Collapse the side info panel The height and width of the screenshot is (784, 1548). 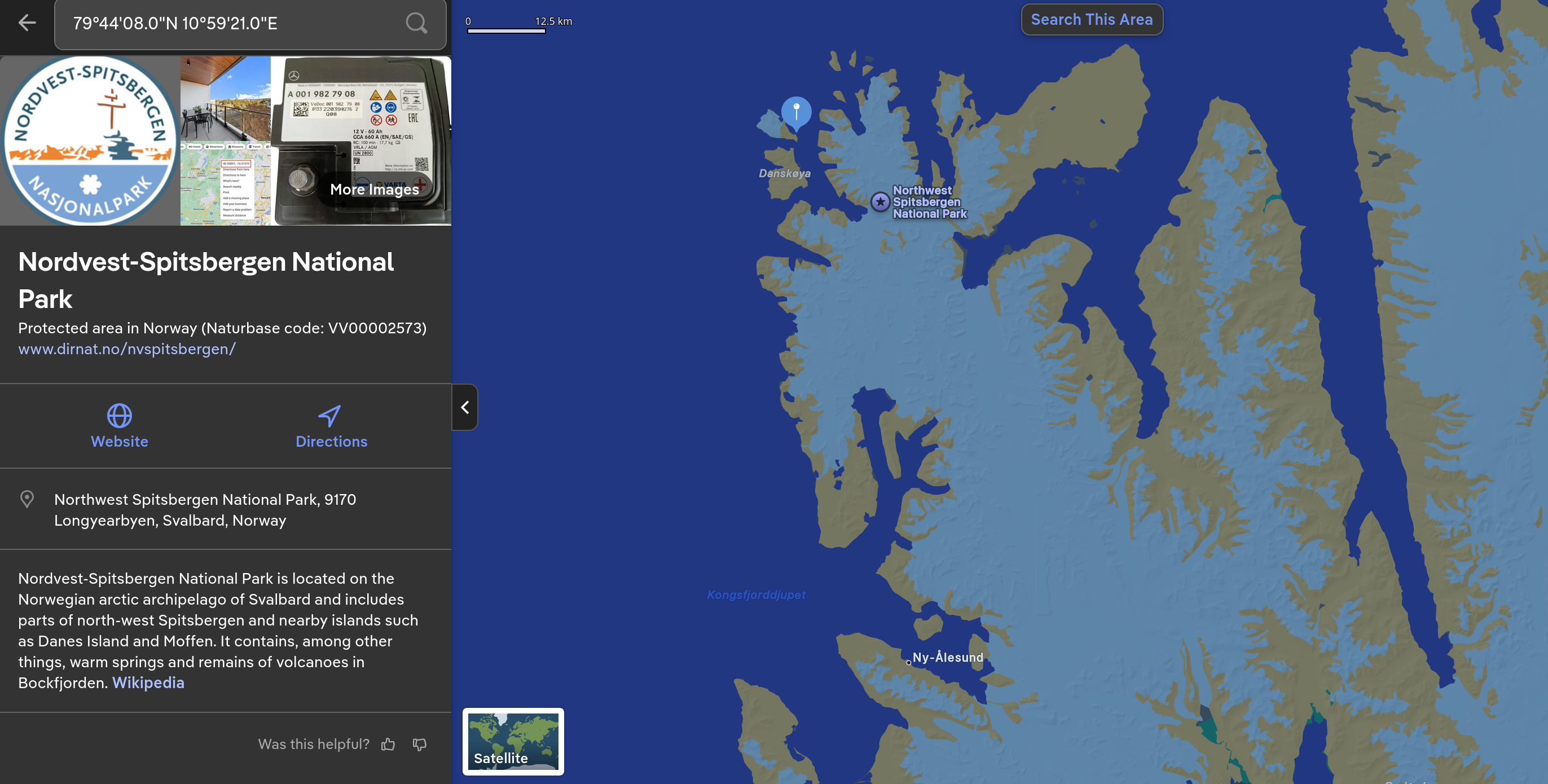[x=464, y=407]
